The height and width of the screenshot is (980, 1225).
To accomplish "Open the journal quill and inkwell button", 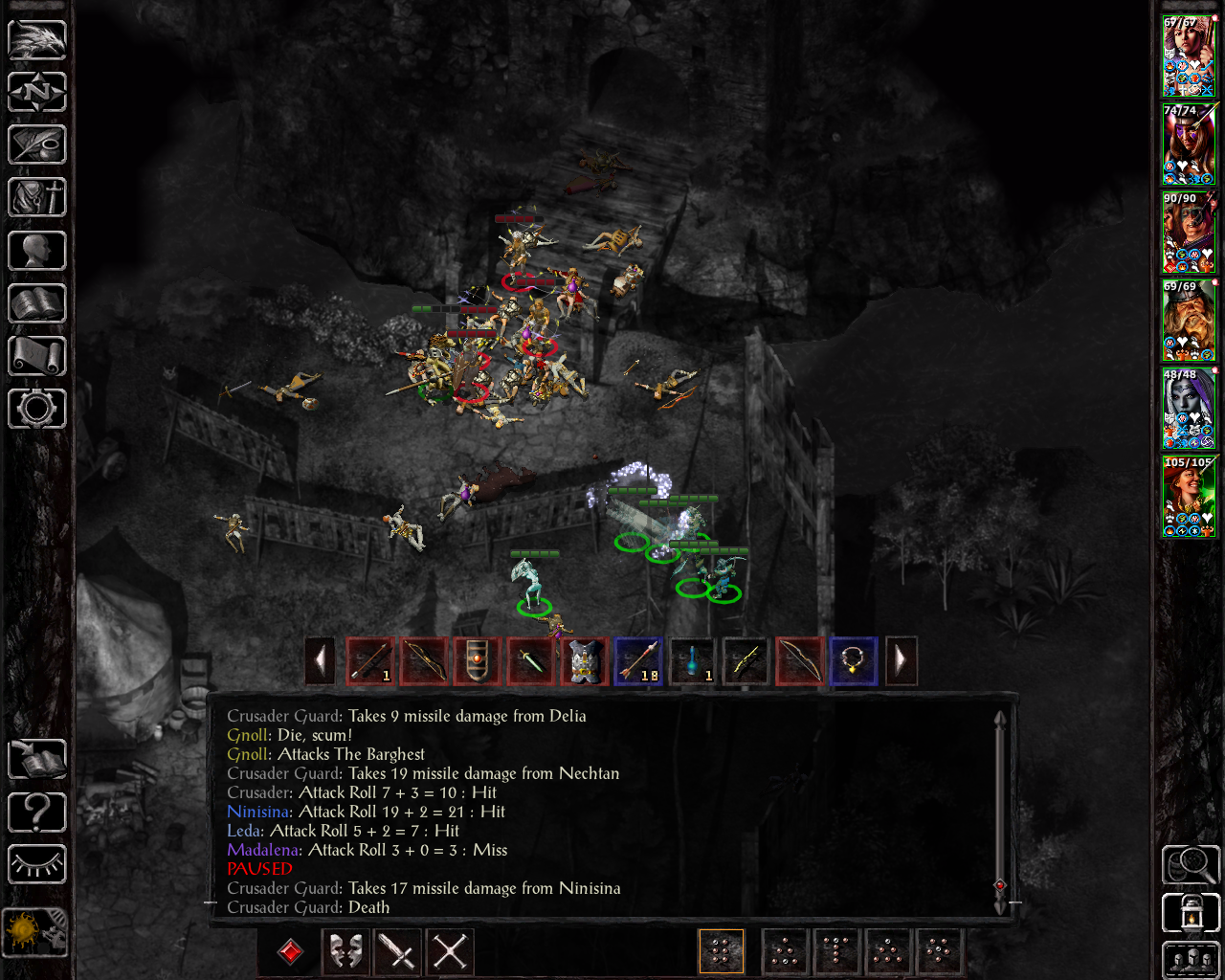I will pos(37,145).
